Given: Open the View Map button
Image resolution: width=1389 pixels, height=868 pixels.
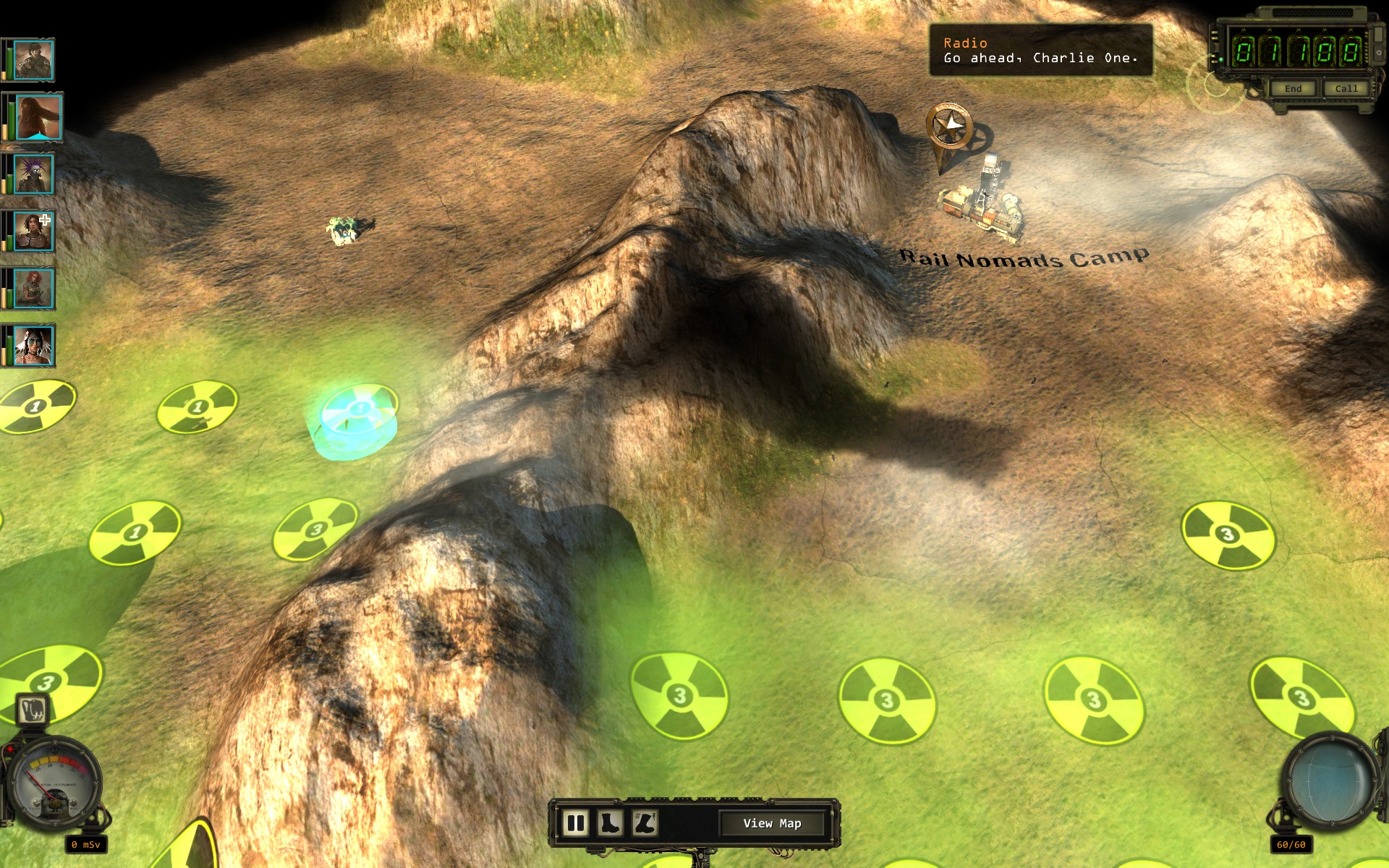Looking at the screenshot, I should pos(772,823).
